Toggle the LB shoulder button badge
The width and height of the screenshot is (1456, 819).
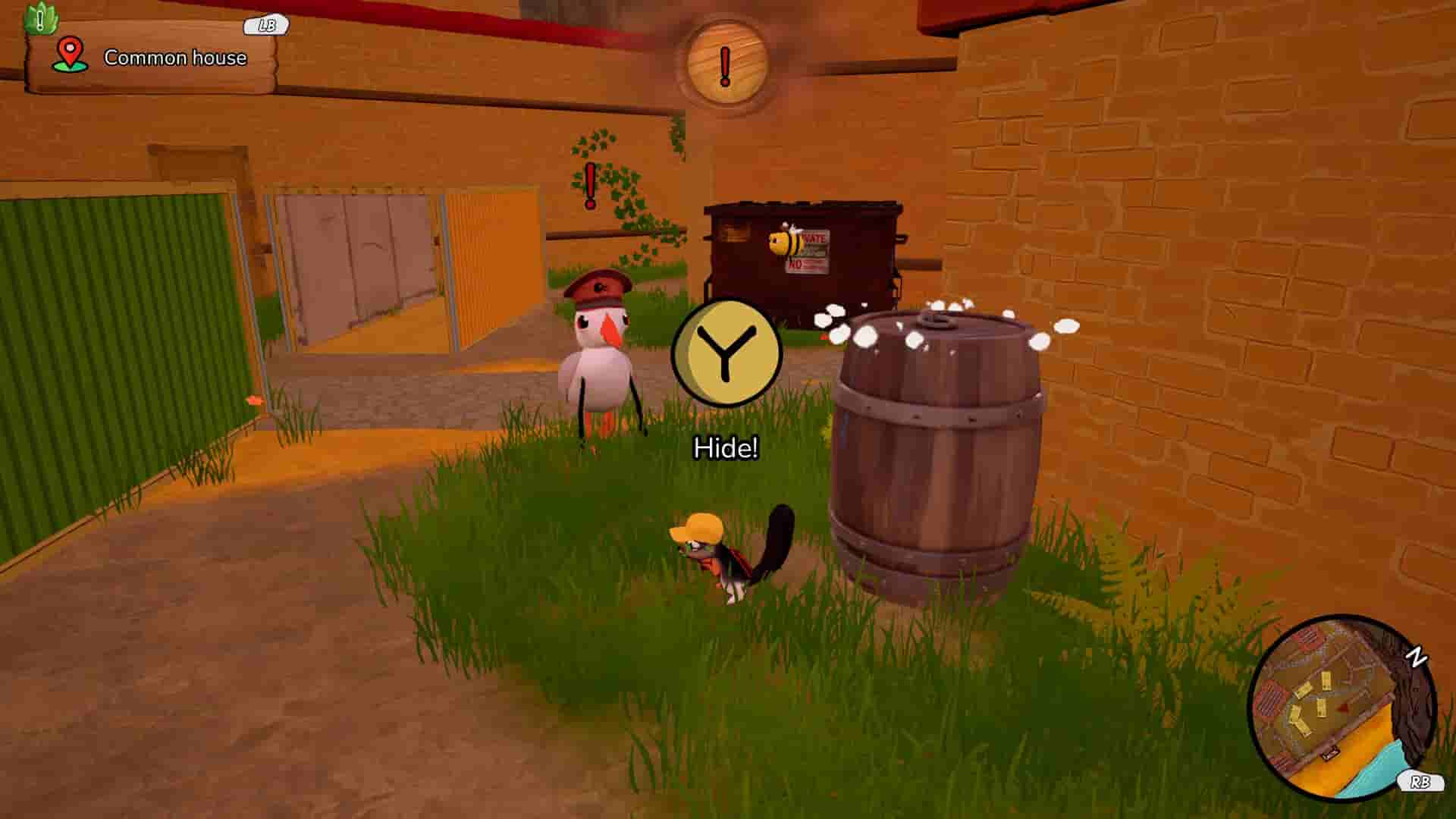[263, 25]
